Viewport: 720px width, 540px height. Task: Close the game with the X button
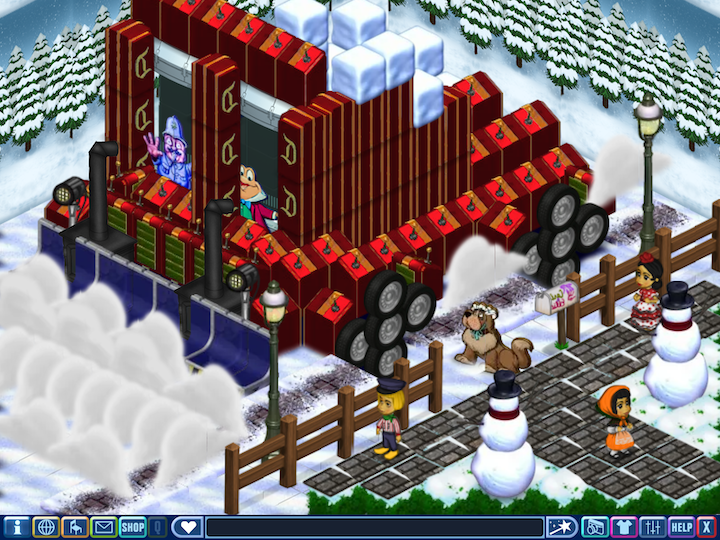(x=707, y=527)
